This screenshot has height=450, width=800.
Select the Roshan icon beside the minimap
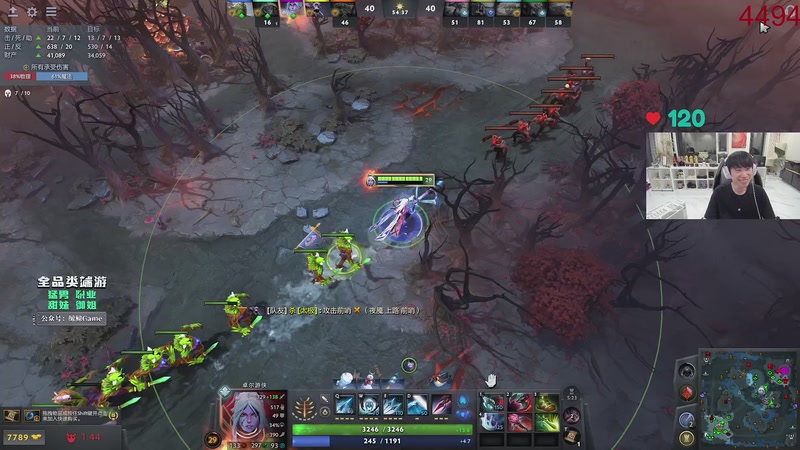[686, 371]
